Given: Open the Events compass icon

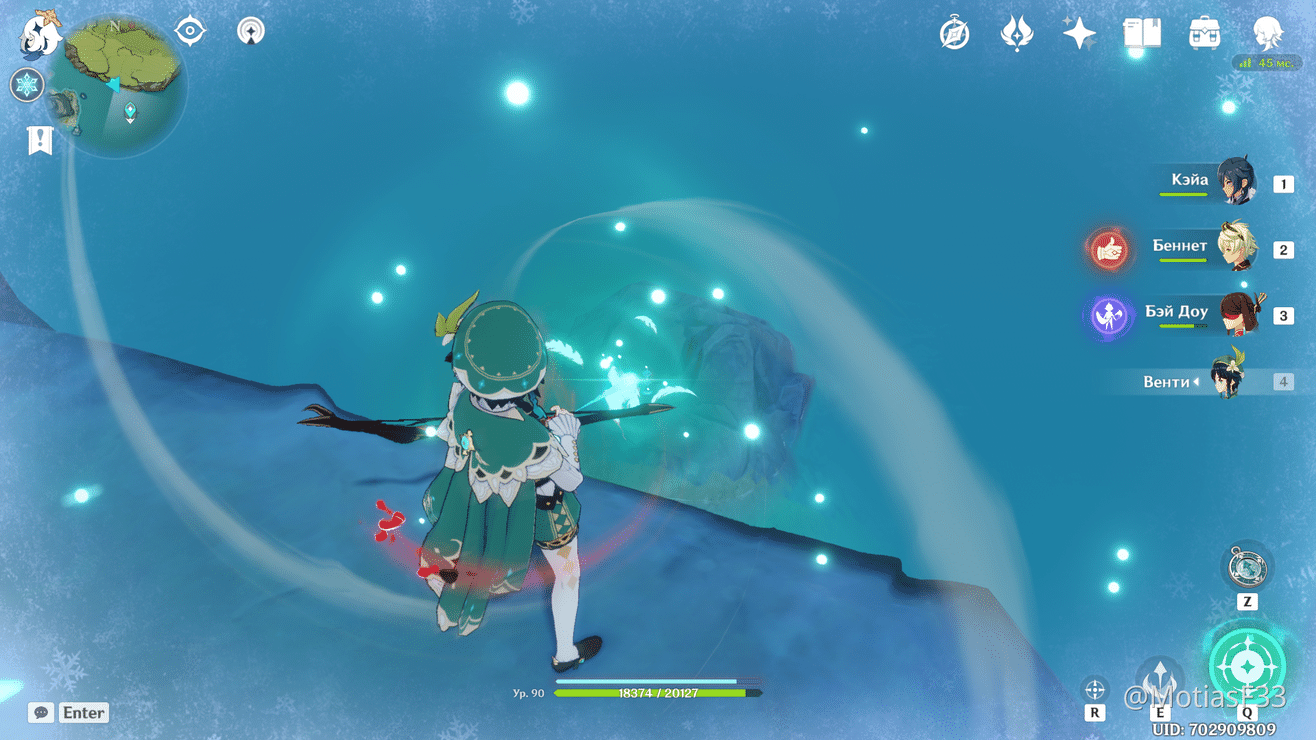Looking at the screenshot, I should coord(952,33).
